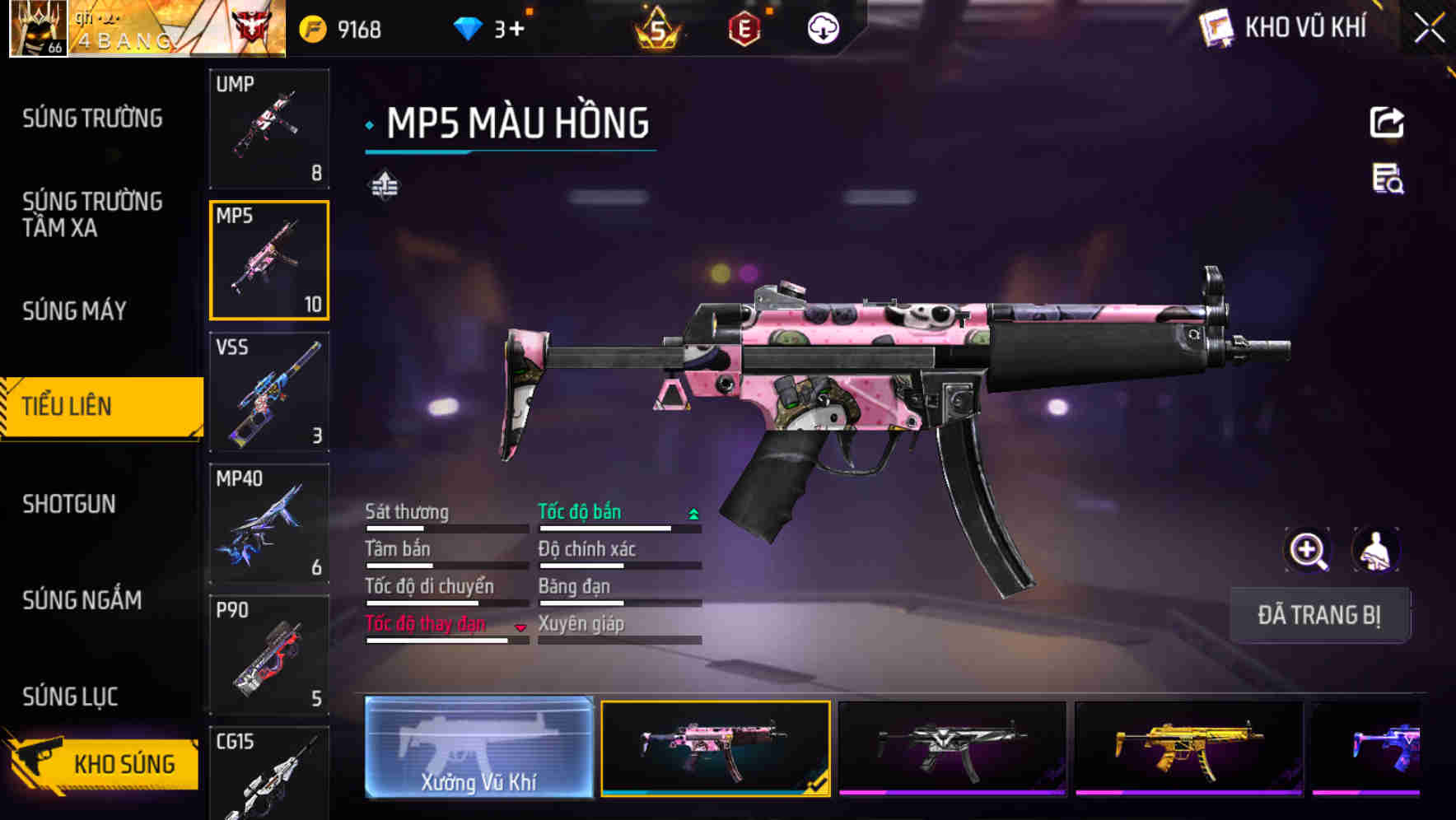Choose the black and silver MP5 skin

pos(952,748)
